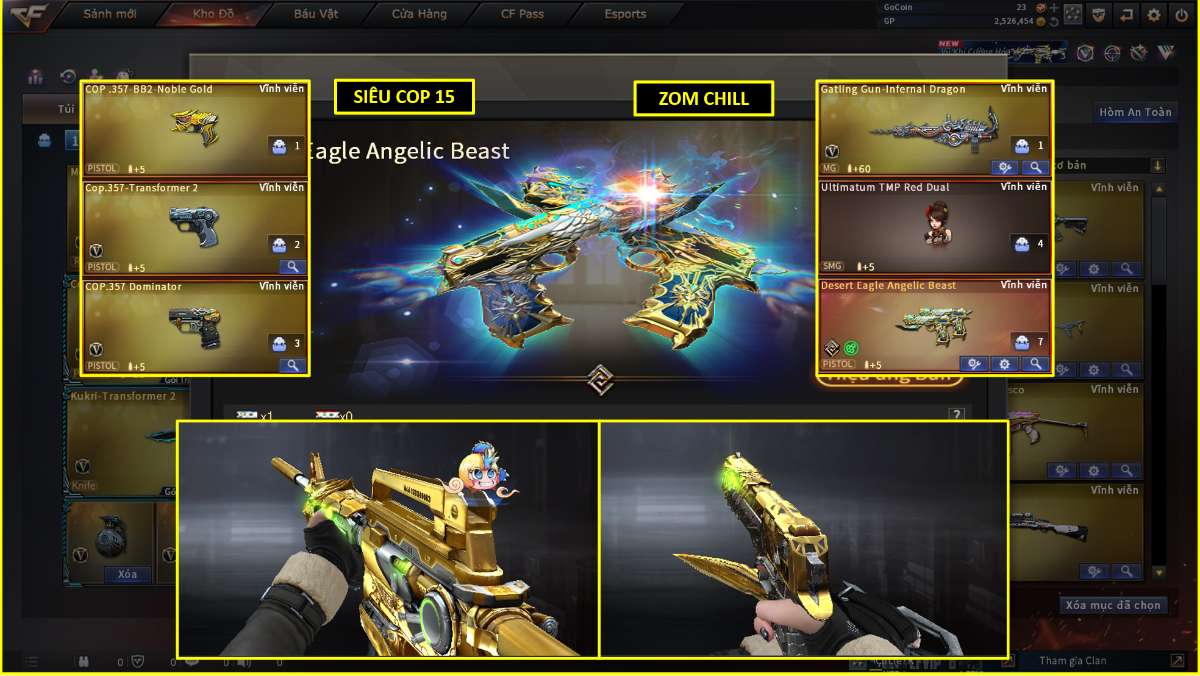Click the power exit icon

point(1181,15)
